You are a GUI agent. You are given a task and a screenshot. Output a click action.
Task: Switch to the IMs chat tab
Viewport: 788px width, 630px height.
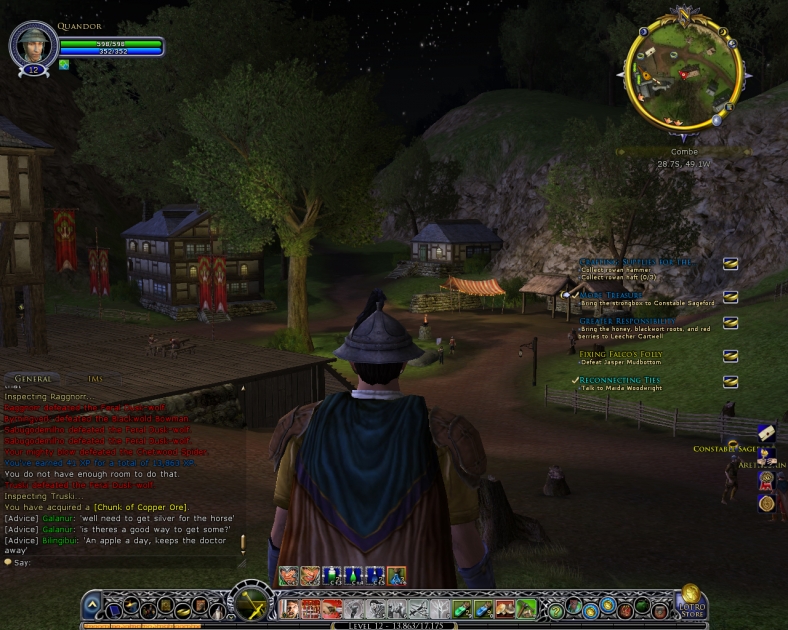click(95, 379)
